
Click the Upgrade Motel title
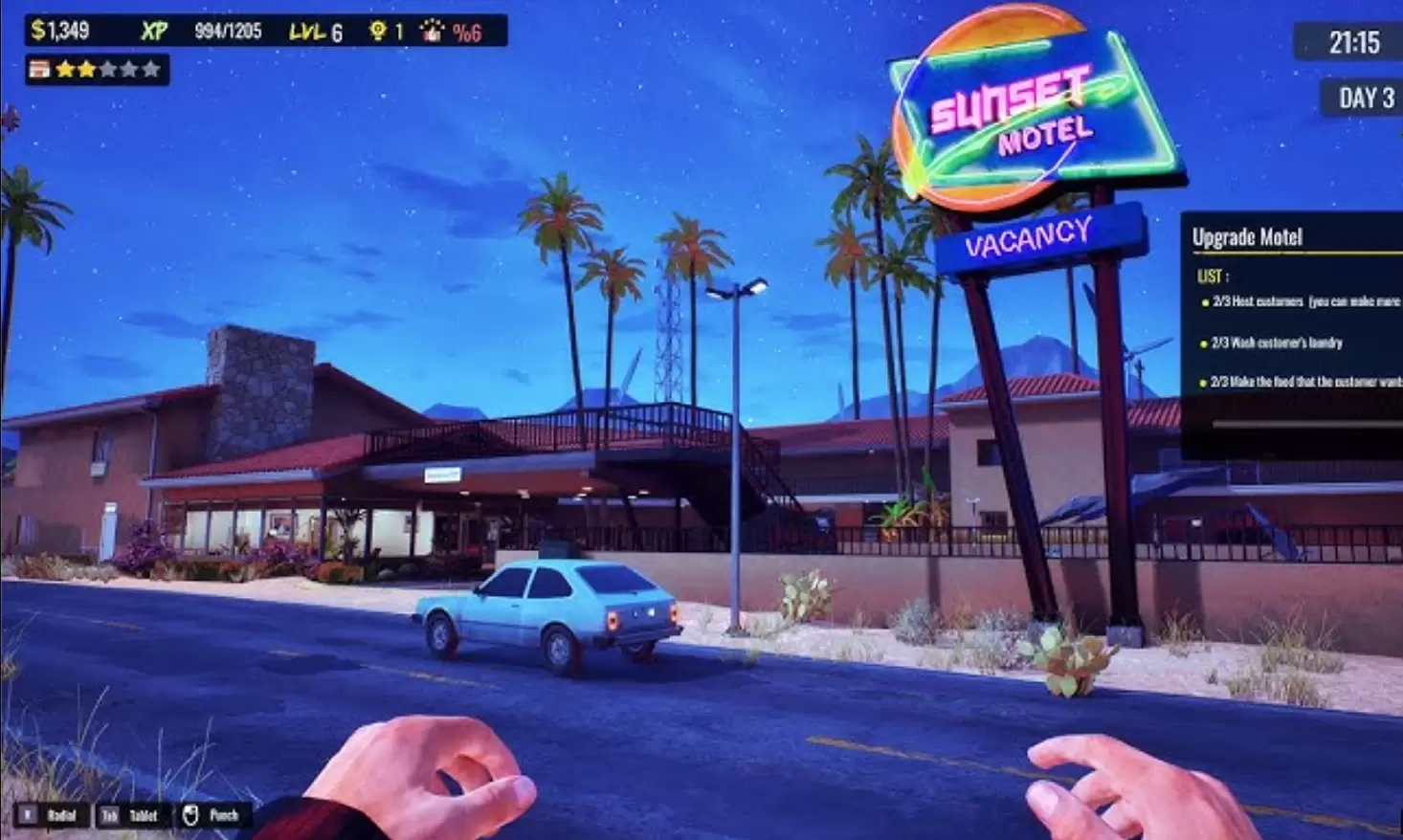point(1247,235)
